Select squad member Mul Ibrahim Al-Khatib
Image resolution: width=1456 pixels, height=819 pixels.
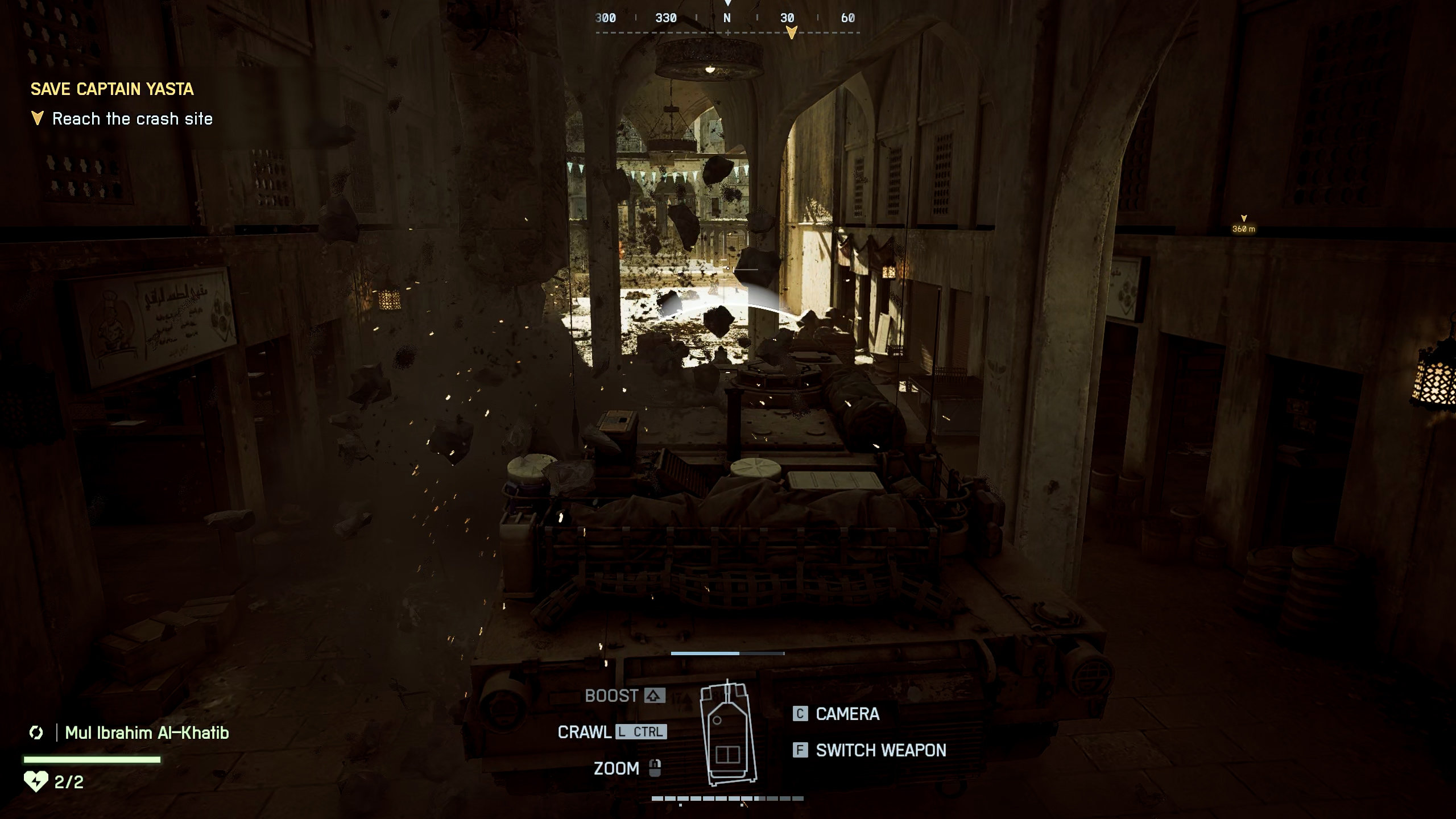click(147, 733)
